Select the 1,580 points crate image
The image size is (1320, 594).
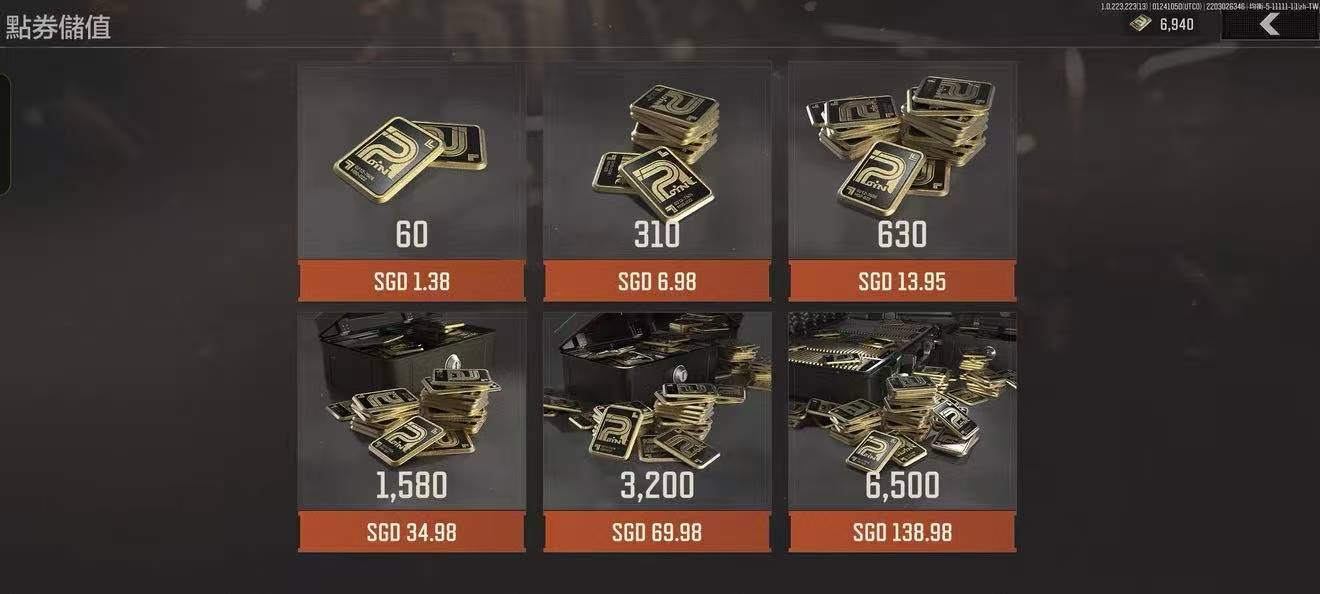click(411, 395)
